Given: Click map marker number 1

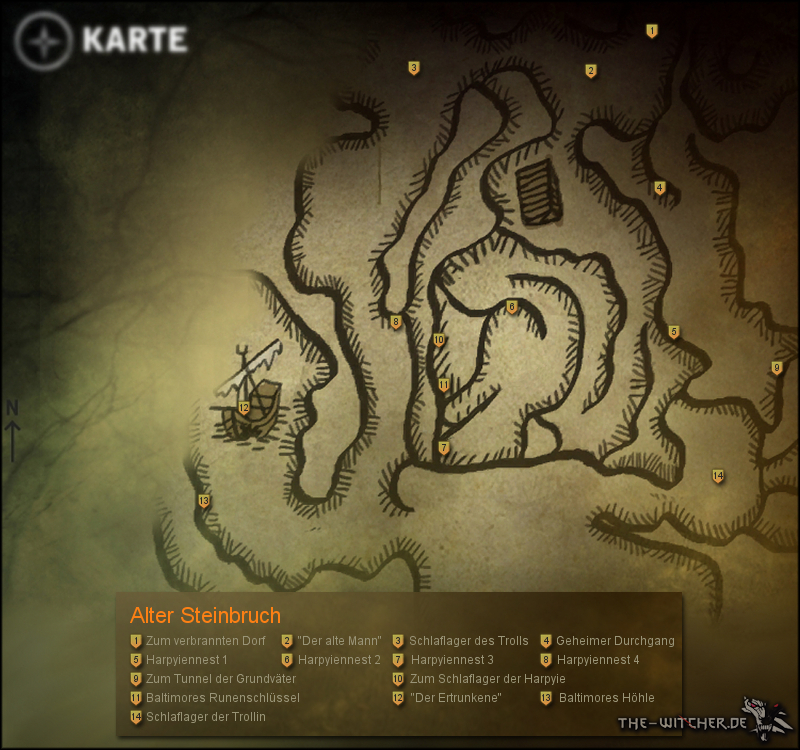Looking at the screenshot, I should click(x=652, y=31).
